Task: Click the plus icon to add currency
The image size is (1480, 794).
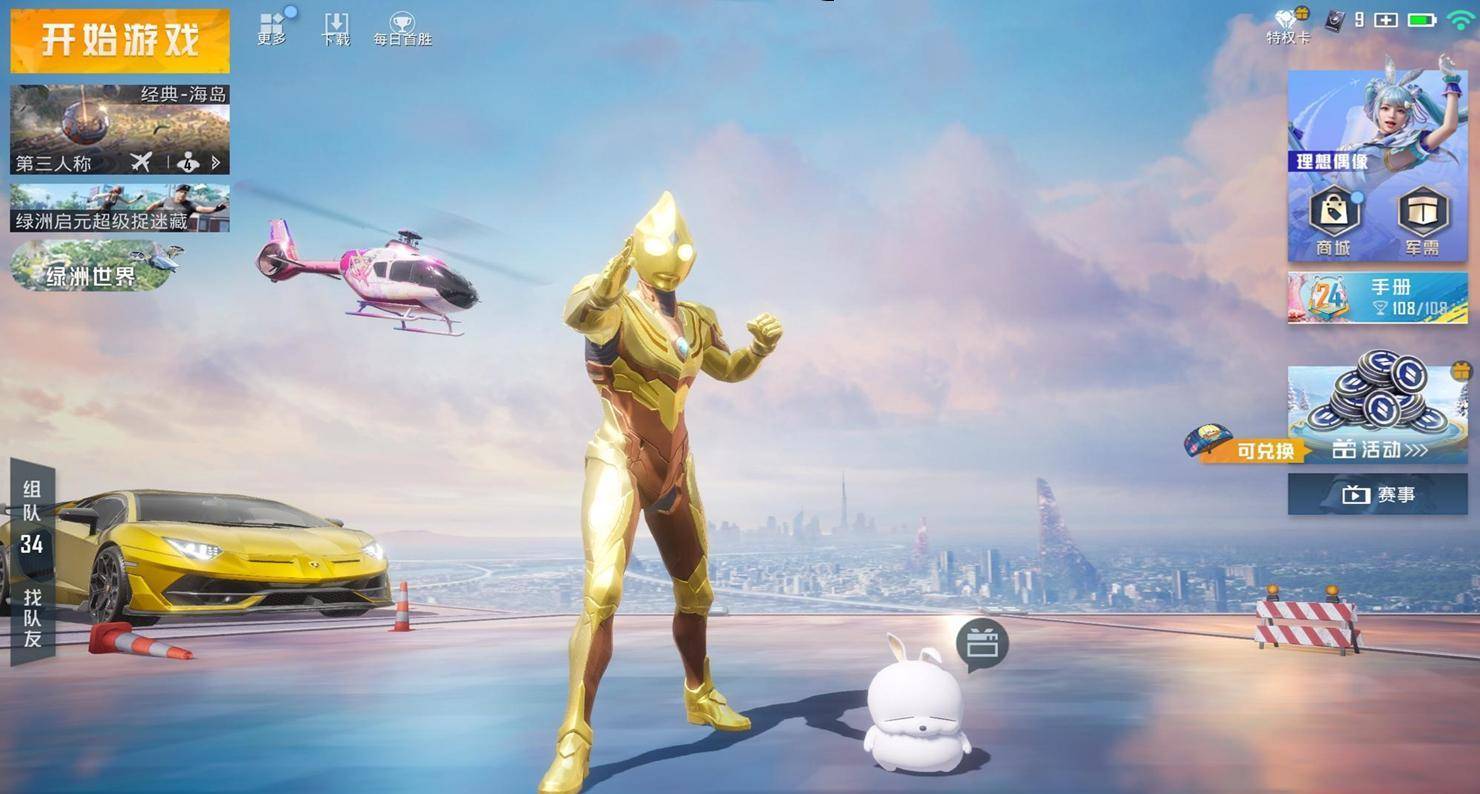Action: click(1385, 20)
